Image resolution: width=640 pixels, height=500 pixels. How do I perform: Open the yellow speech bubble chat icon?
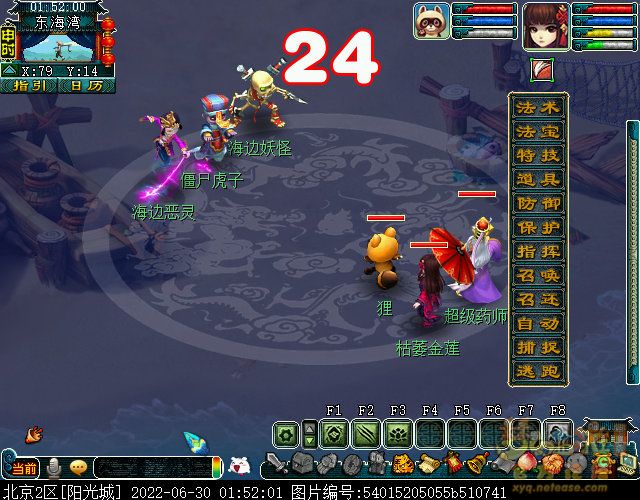tap(77, 468)
